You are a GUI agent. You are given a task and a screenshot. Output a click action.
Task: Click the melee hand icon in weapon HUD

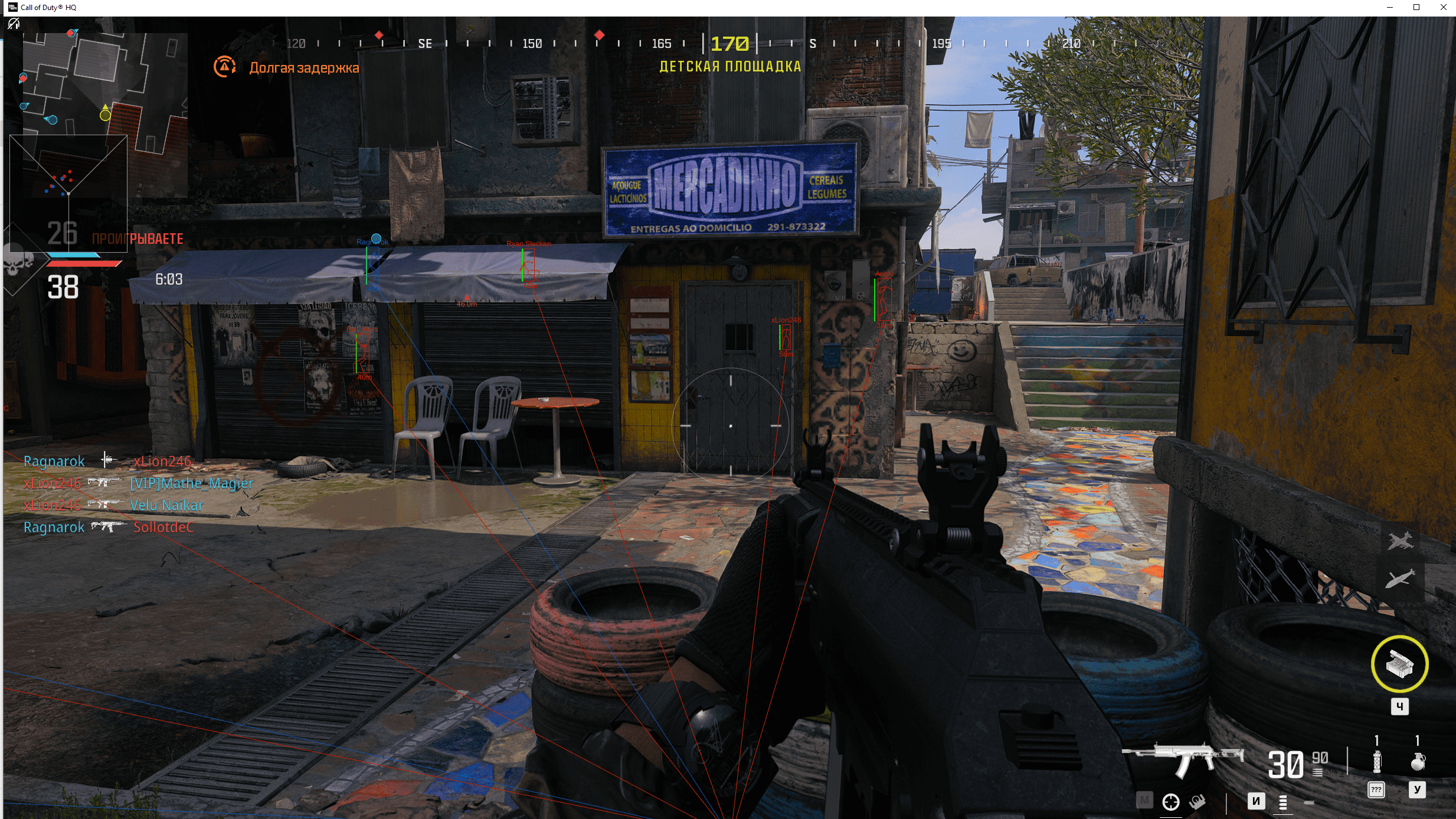pos(1197,802)
